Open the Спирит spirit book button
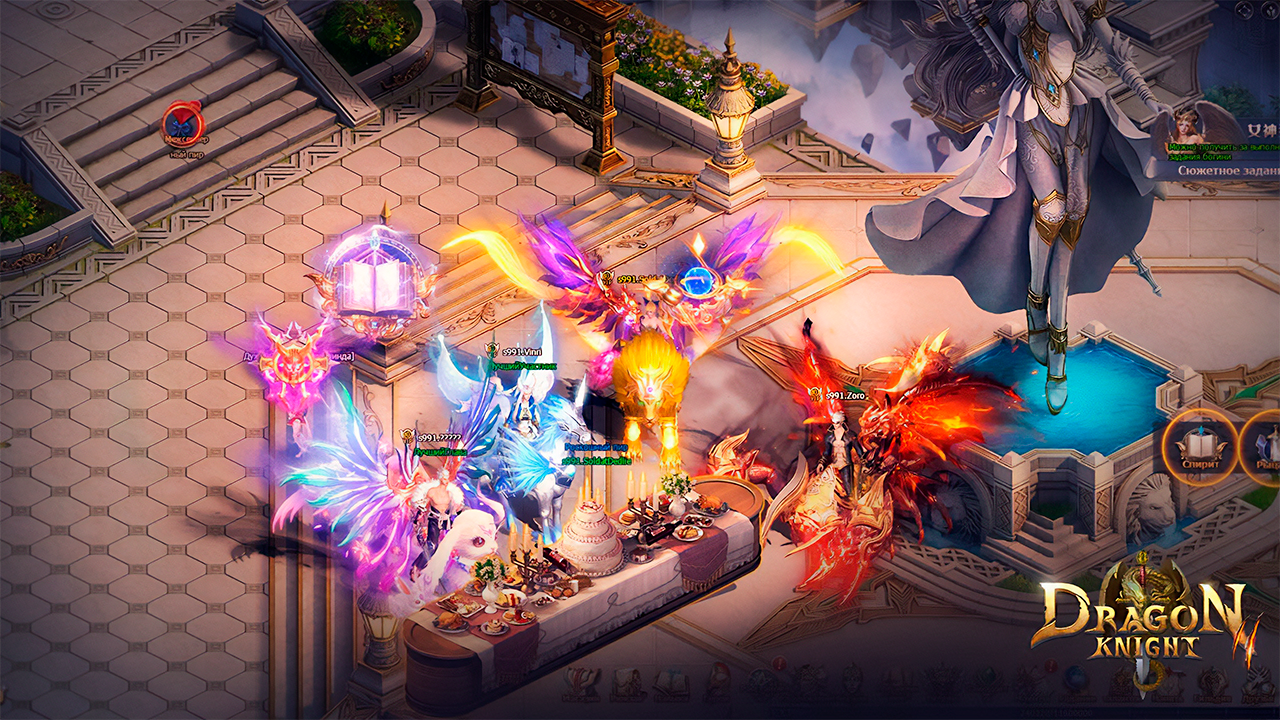Viewport: 1280px width, 720px height. (x=1199, y=447)
